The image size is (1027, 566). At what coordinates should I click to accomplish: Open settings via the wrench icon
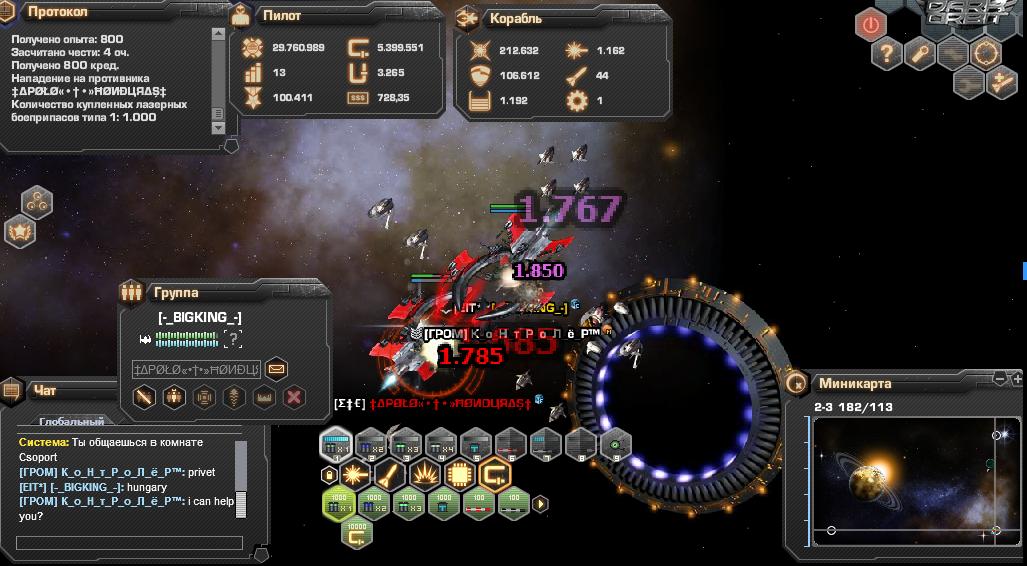click(920, 54)
